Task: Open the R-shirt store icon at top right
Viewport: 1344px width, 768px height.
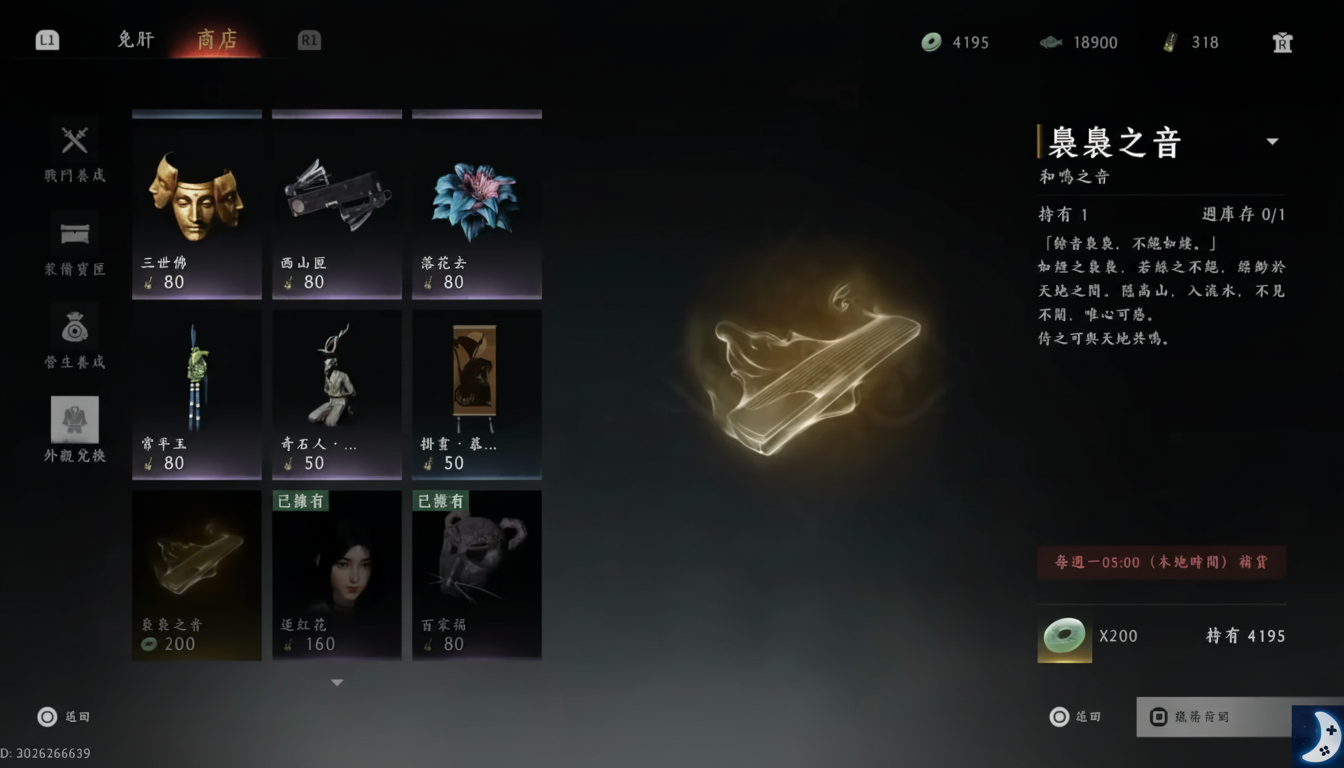Action: tap(1281, 42)
